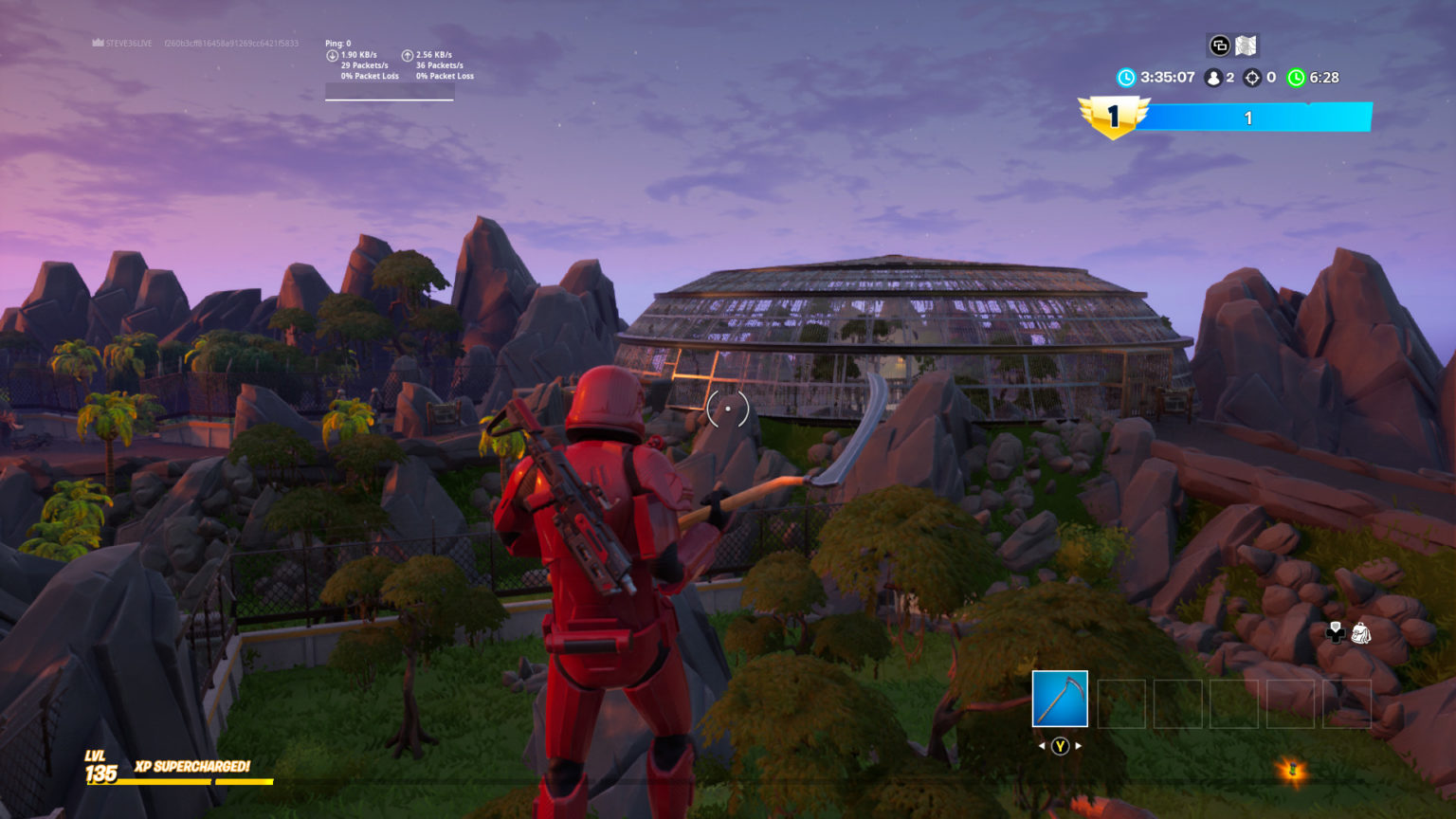The height and width of the screenshot is (819, 1456).
Task: Select the eliminations crosshair icon
Action: tap(1253, 78)
